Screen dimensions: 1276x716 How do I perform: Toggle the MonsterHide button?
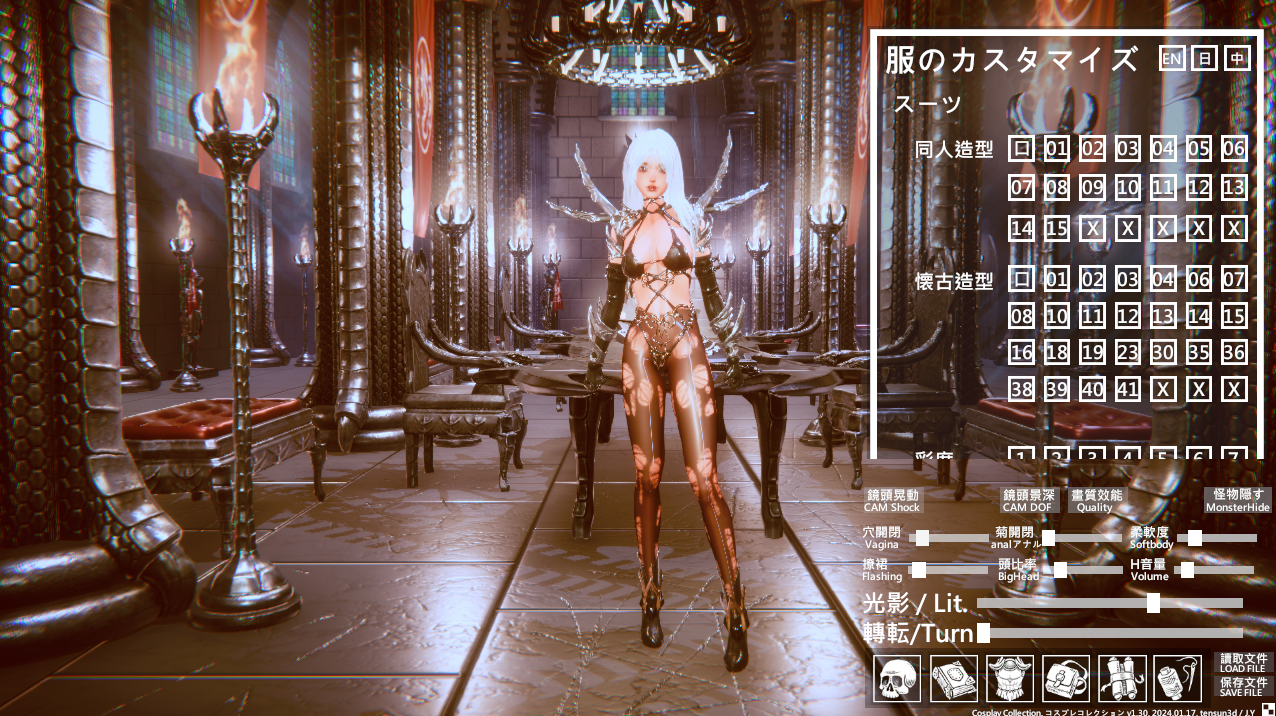(1238, 501)
